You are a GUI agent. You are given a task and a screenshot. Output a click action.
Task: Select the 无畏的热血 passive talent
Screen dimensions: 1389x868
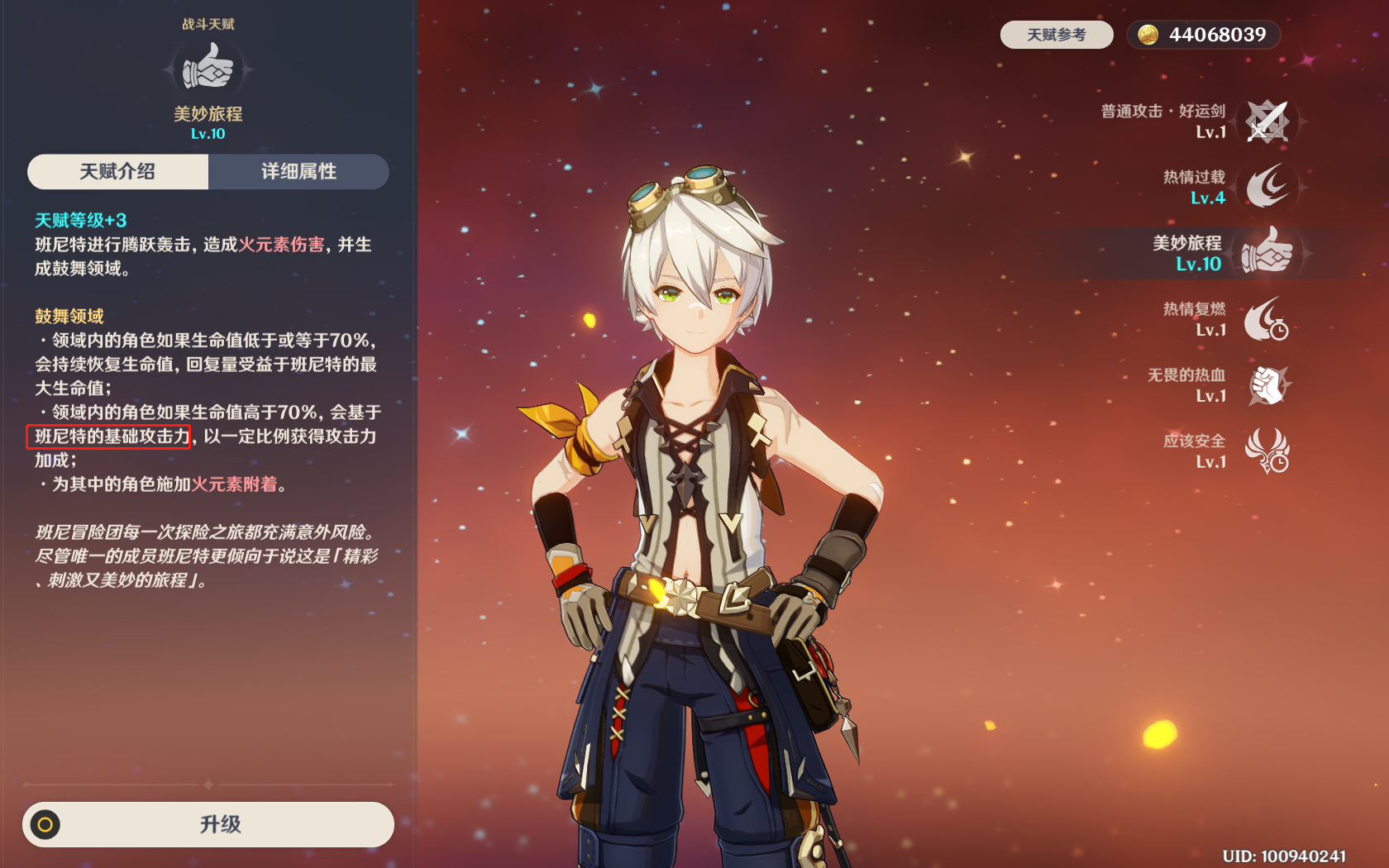(x=1267, y=385)
